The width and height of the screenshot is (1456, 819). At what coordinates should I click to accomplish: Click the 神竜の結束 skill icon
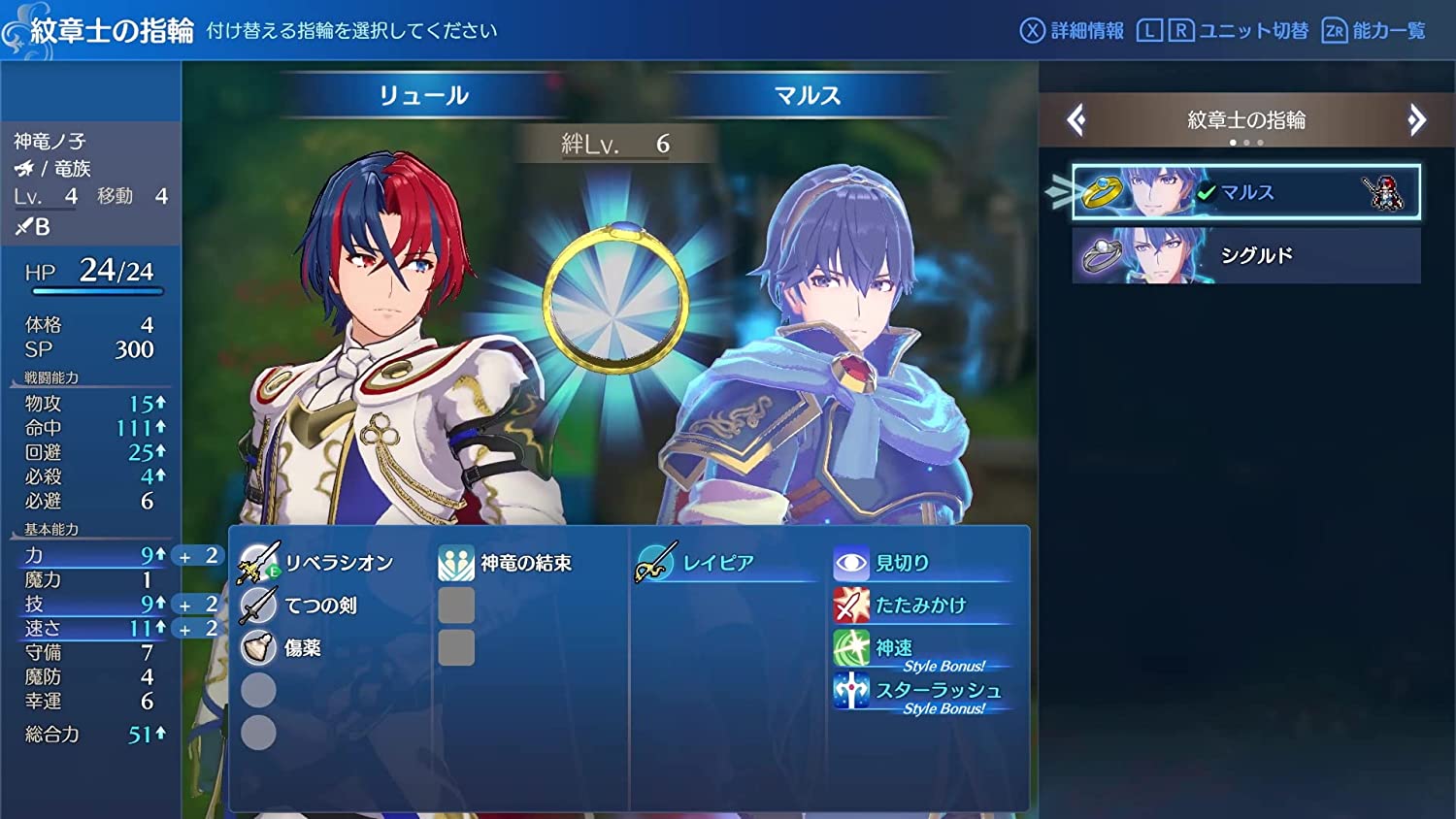(456, 561)
